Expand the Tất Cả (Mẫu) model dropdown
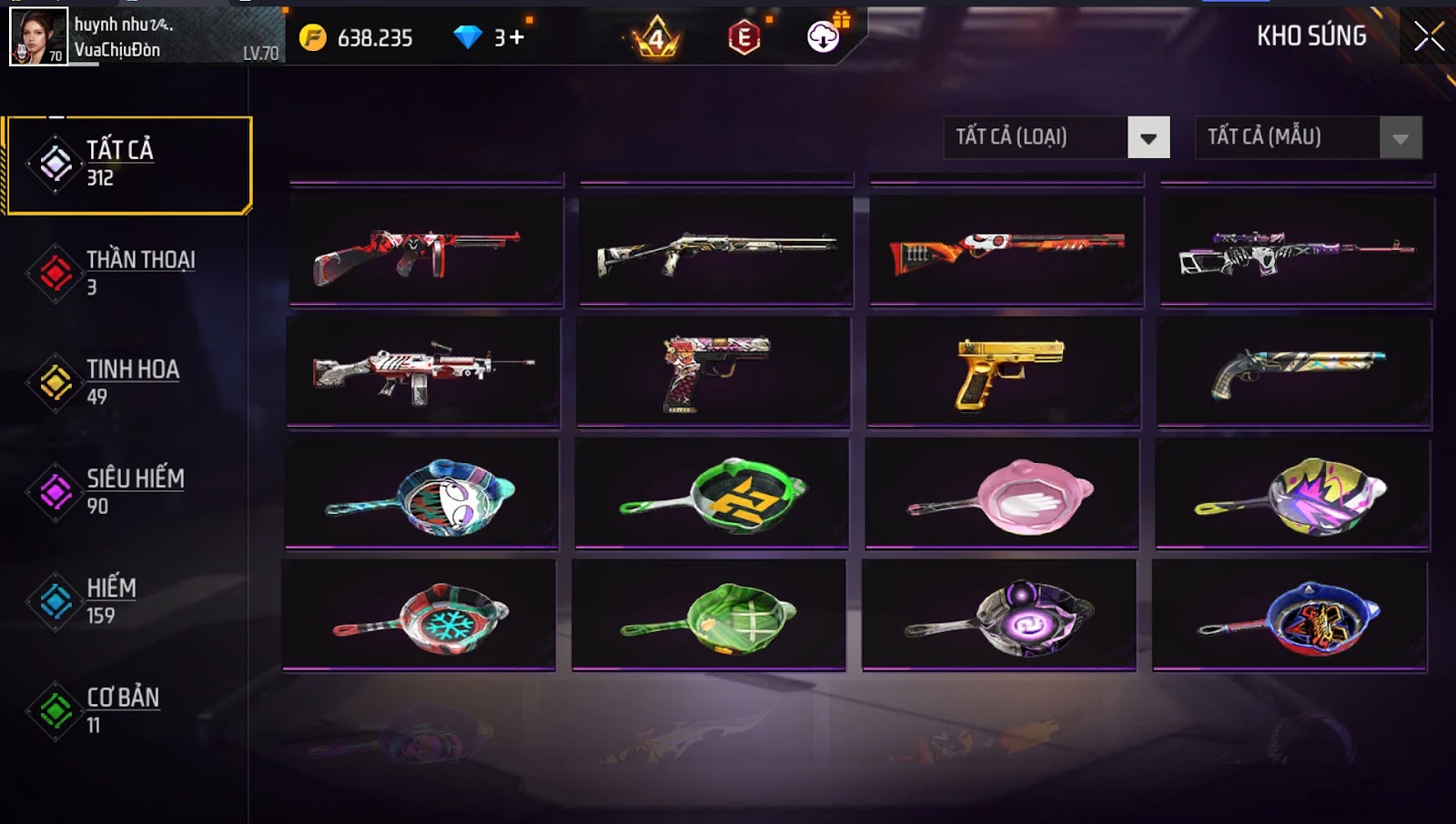Screen dimensions: 1456x824 pyautogui.click(x=1308, y=137)
